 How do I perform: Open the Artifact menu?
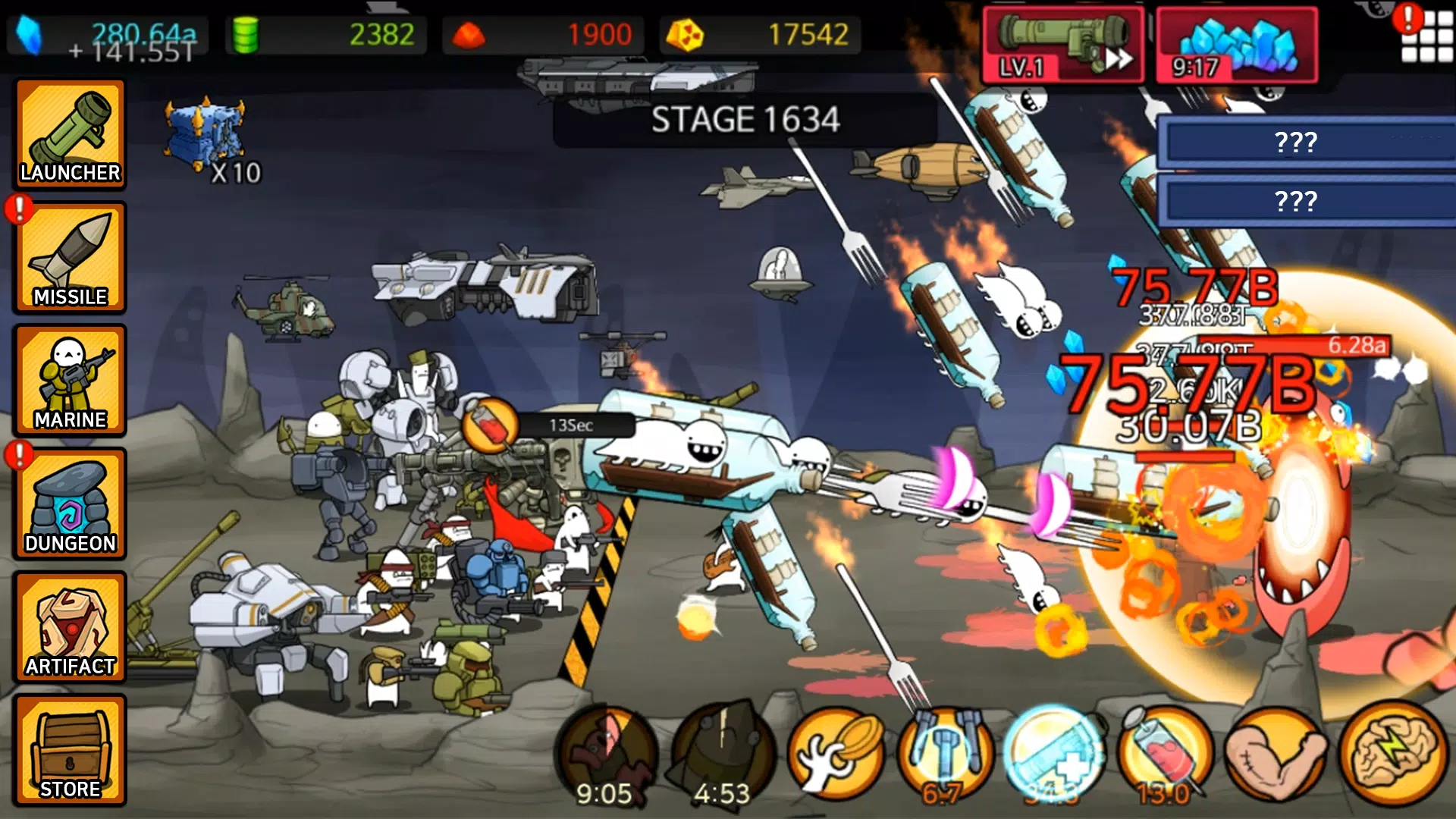pyautogui.click(x=71, y=628)
